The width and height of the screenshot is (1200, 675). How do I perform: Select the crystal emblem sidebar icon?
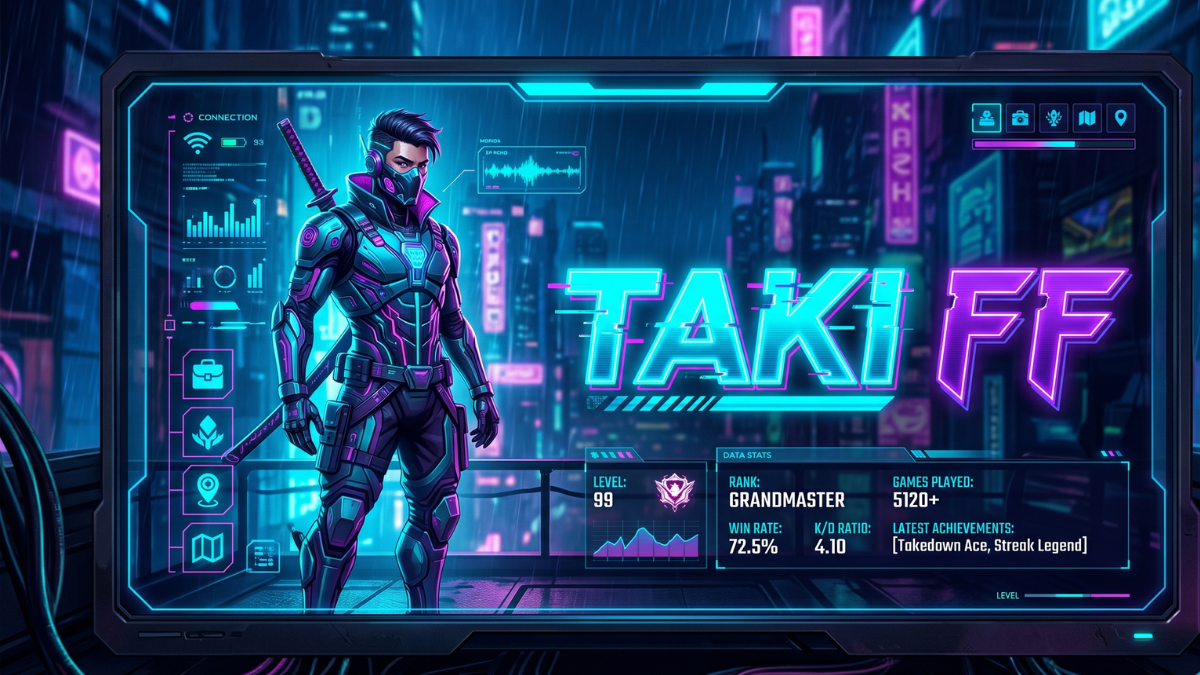tap(208, 432)
